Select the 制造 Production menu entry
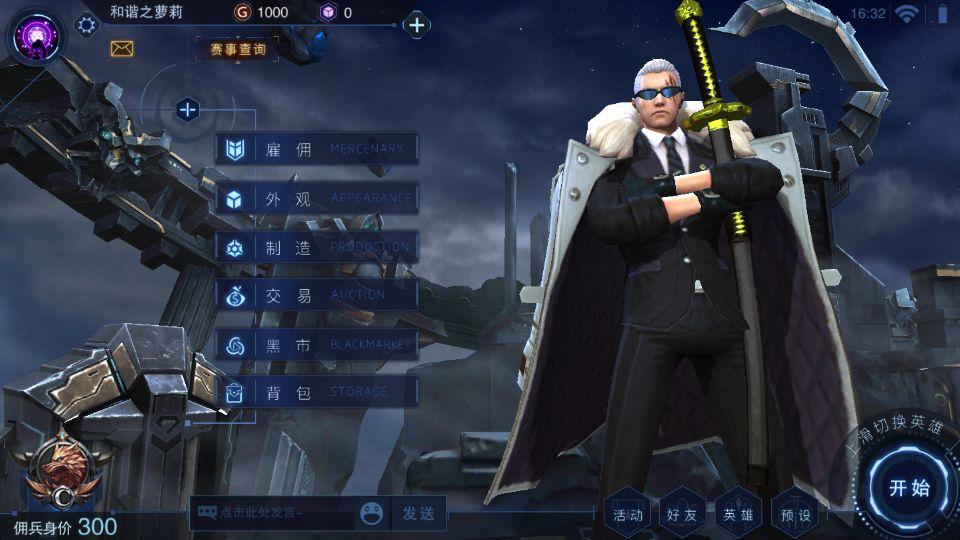 (x=316, y=247)
